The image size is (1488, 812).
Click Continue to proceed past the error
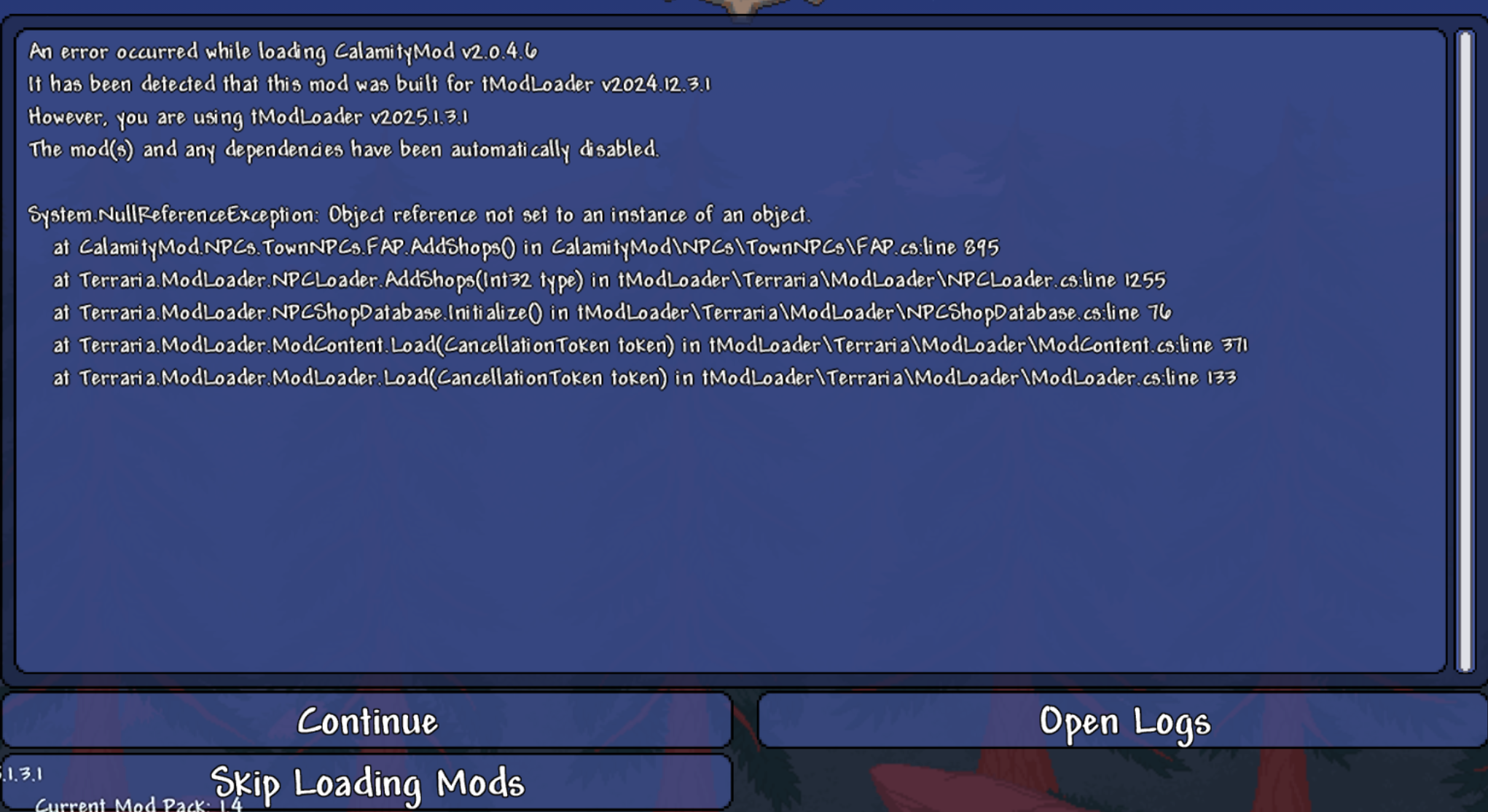368,722
